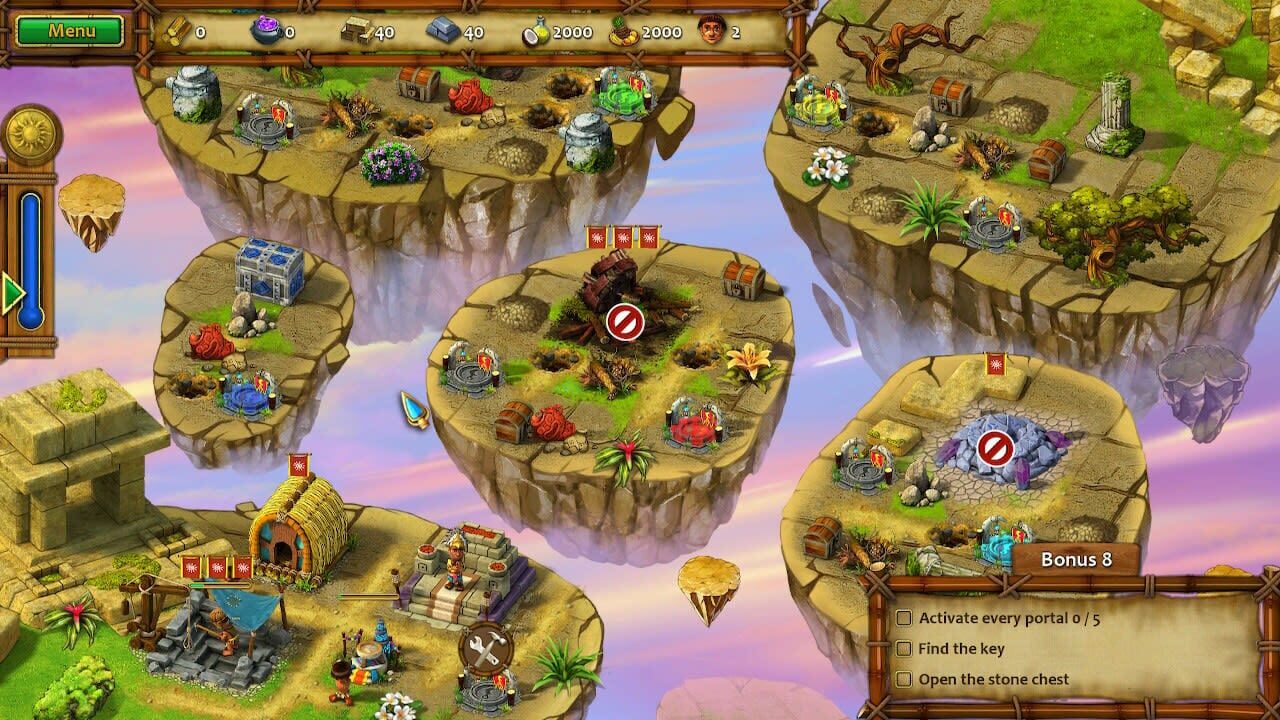Select the Bonus 8 header
This screenshot has height=720, width=1280.
[x=1075, y=560]
